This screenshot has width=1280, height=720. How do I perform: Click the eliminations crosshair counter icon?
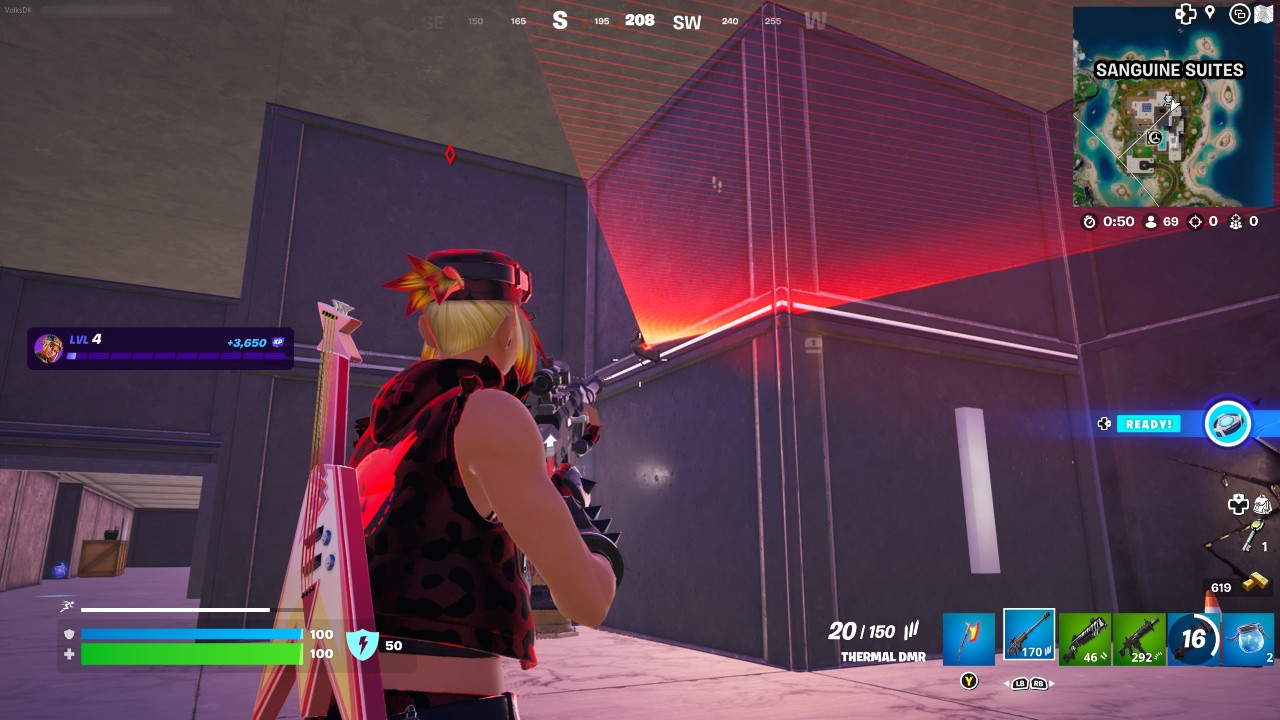coord(1196,222)
